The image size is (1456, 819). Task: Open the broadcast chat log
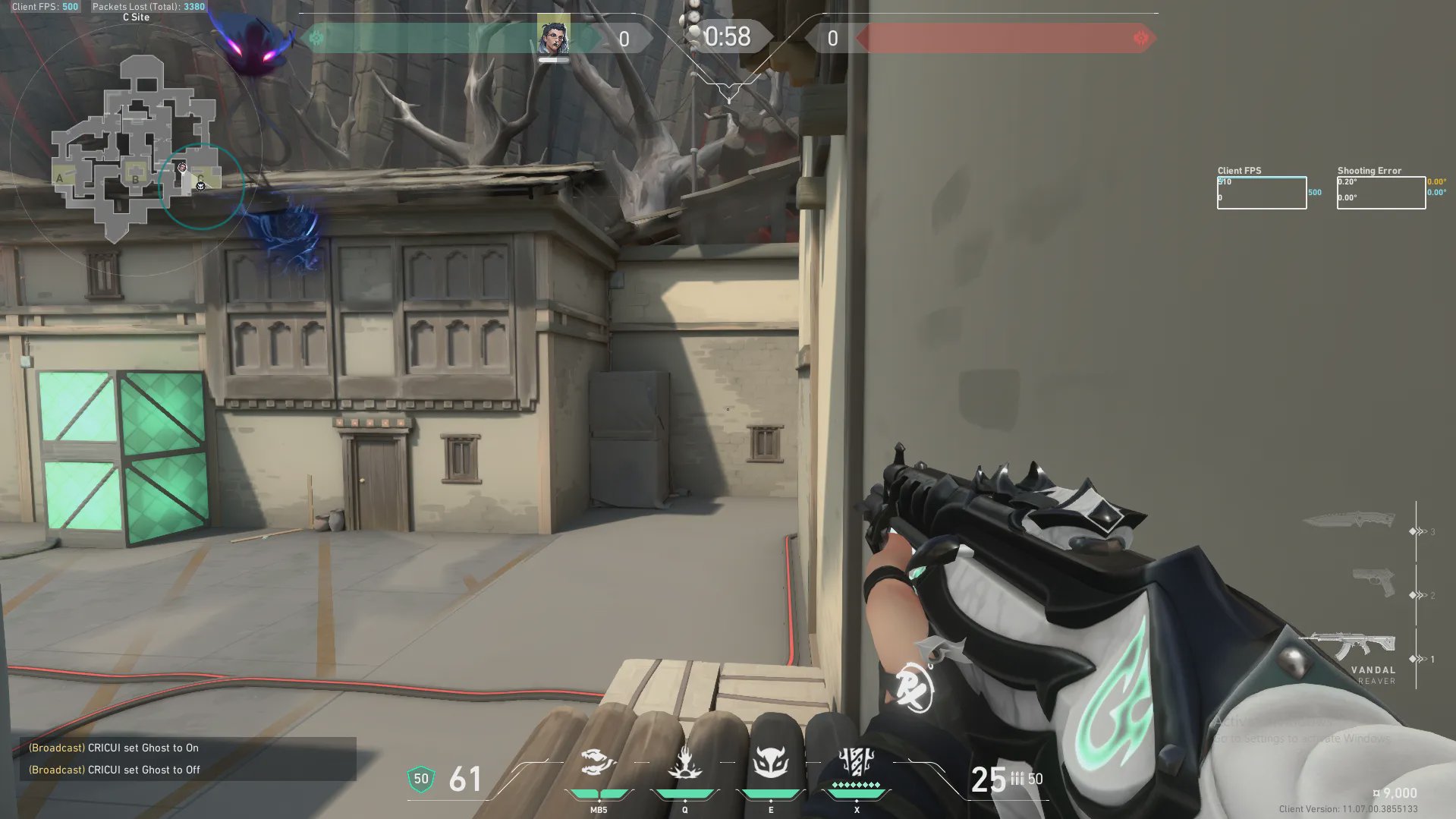point(187,759)
